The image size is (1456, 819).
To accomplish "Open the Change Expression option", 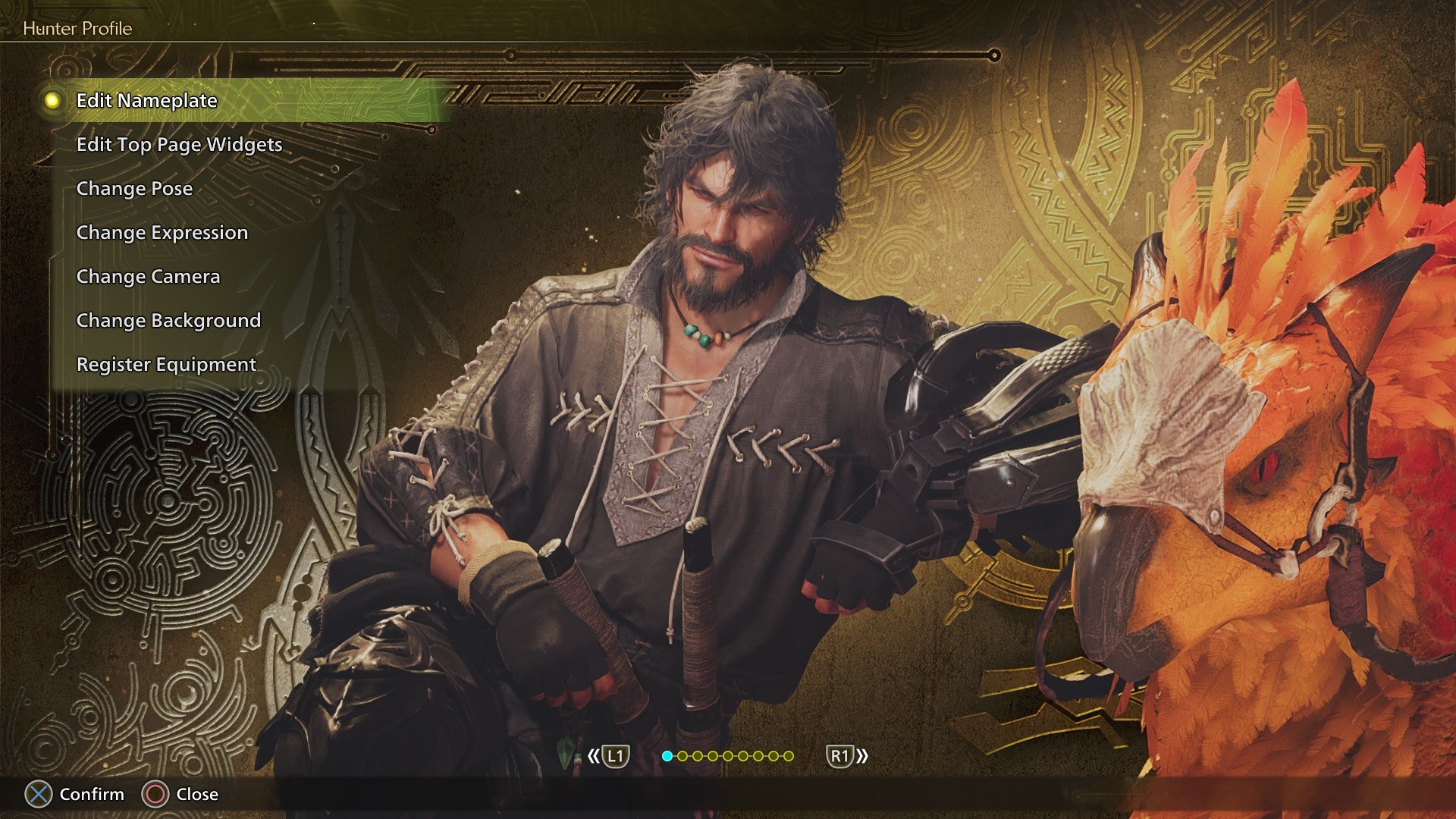I will click(x=162, y=233).
